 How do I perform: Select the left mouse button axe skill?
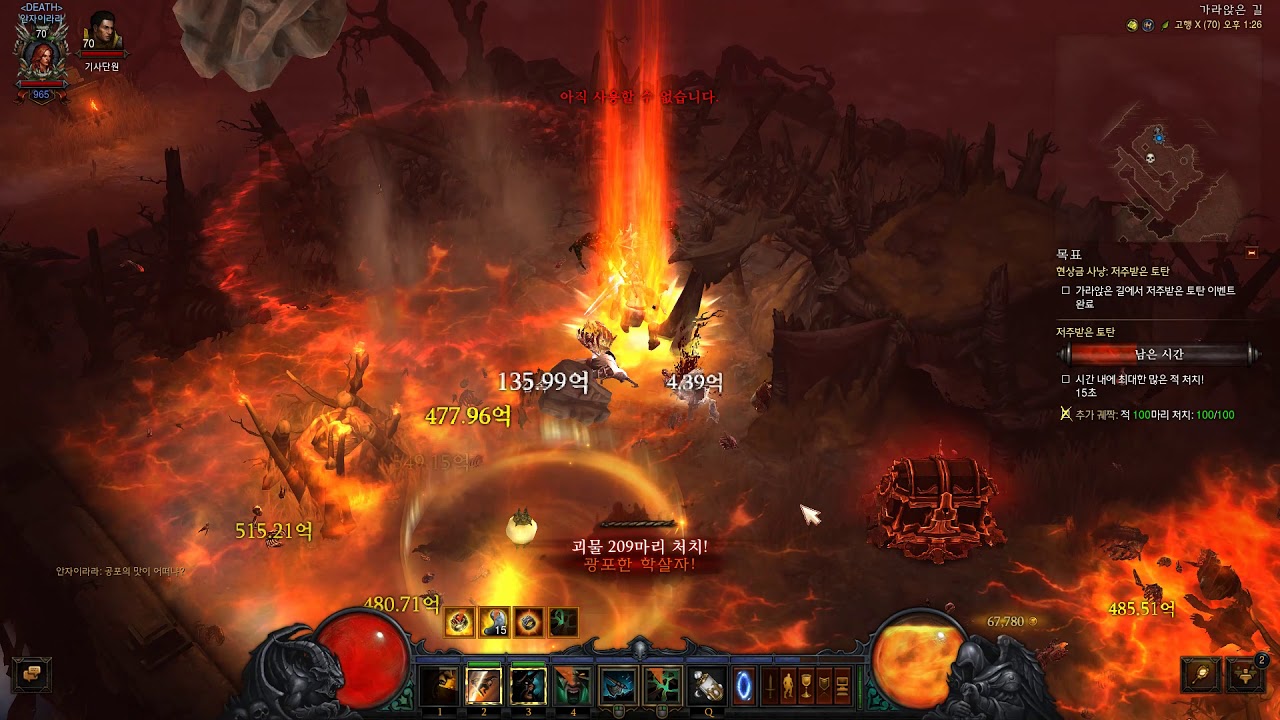tap(619, 686)
